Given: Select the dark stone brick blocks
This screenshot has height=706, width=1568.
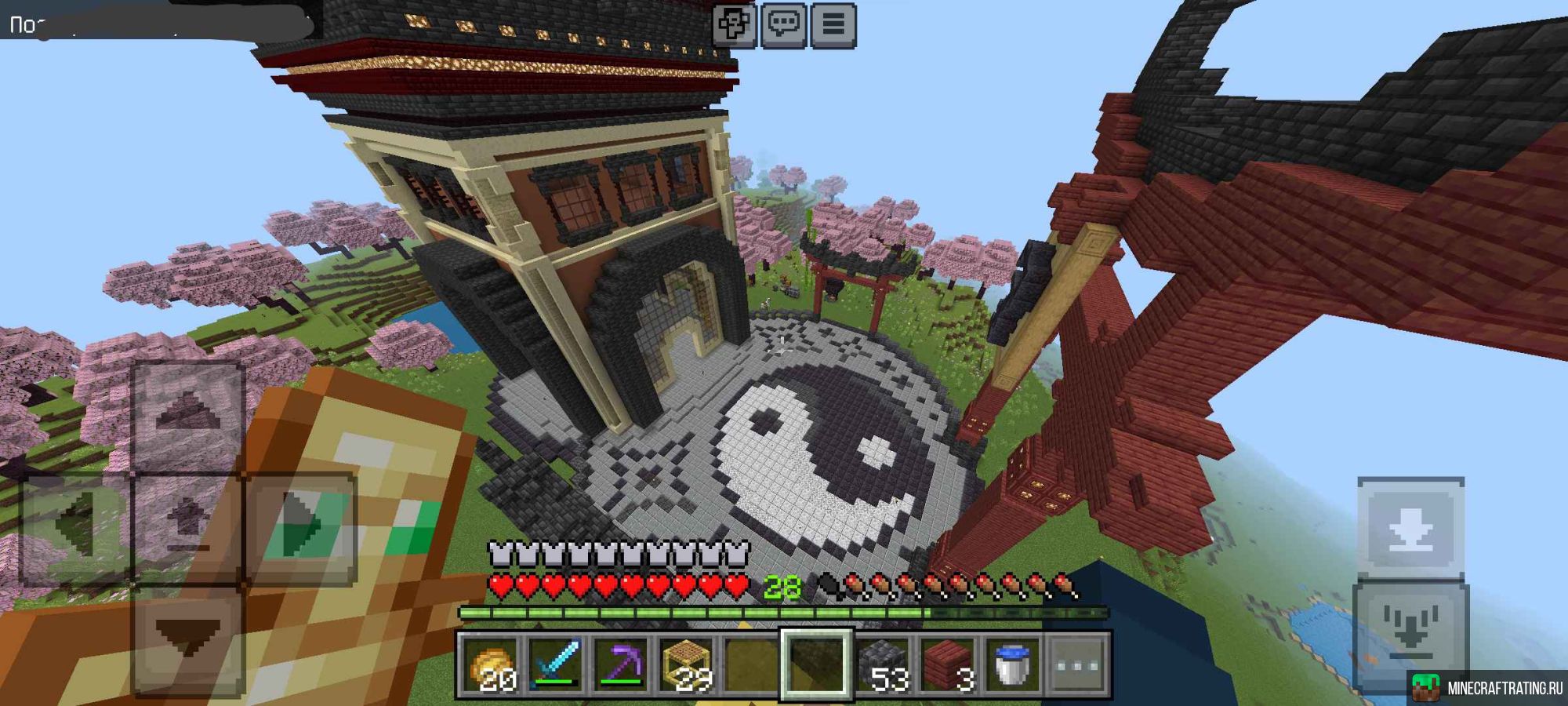Looking at the screenshot, I should click(882, 664).
